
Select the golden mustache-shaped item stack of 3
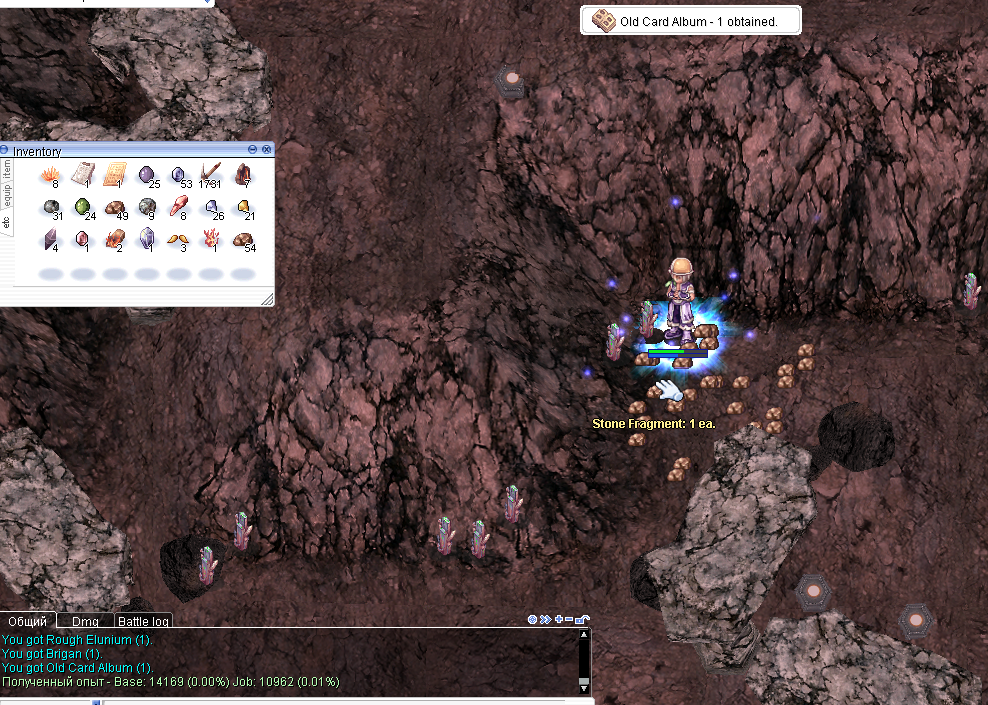pyautogui.click(x=178, y=240)
